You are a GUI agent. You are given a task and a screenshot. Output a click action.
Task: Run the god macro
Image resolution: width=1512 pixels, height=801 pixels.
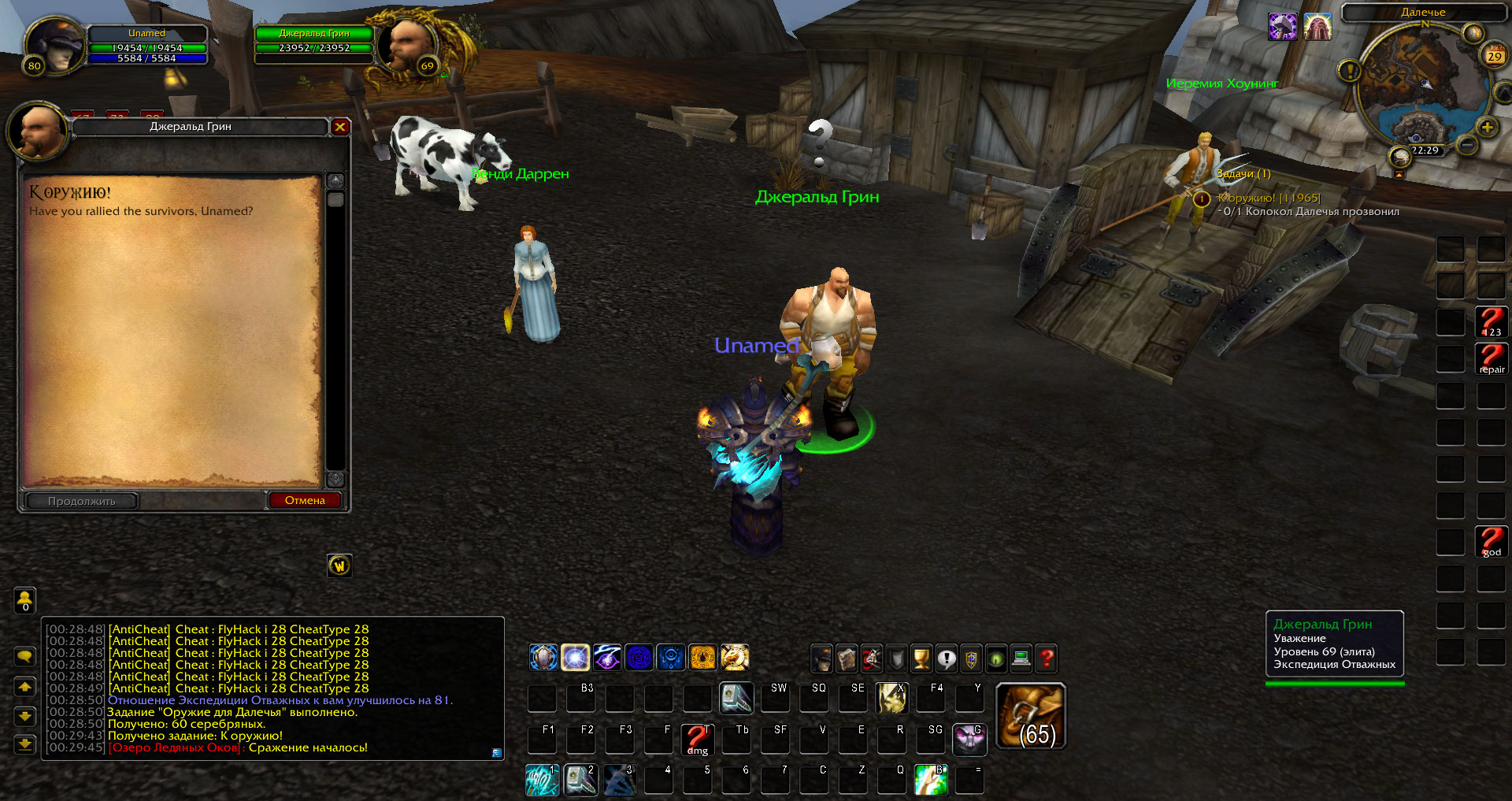(x=1492, y=542)
